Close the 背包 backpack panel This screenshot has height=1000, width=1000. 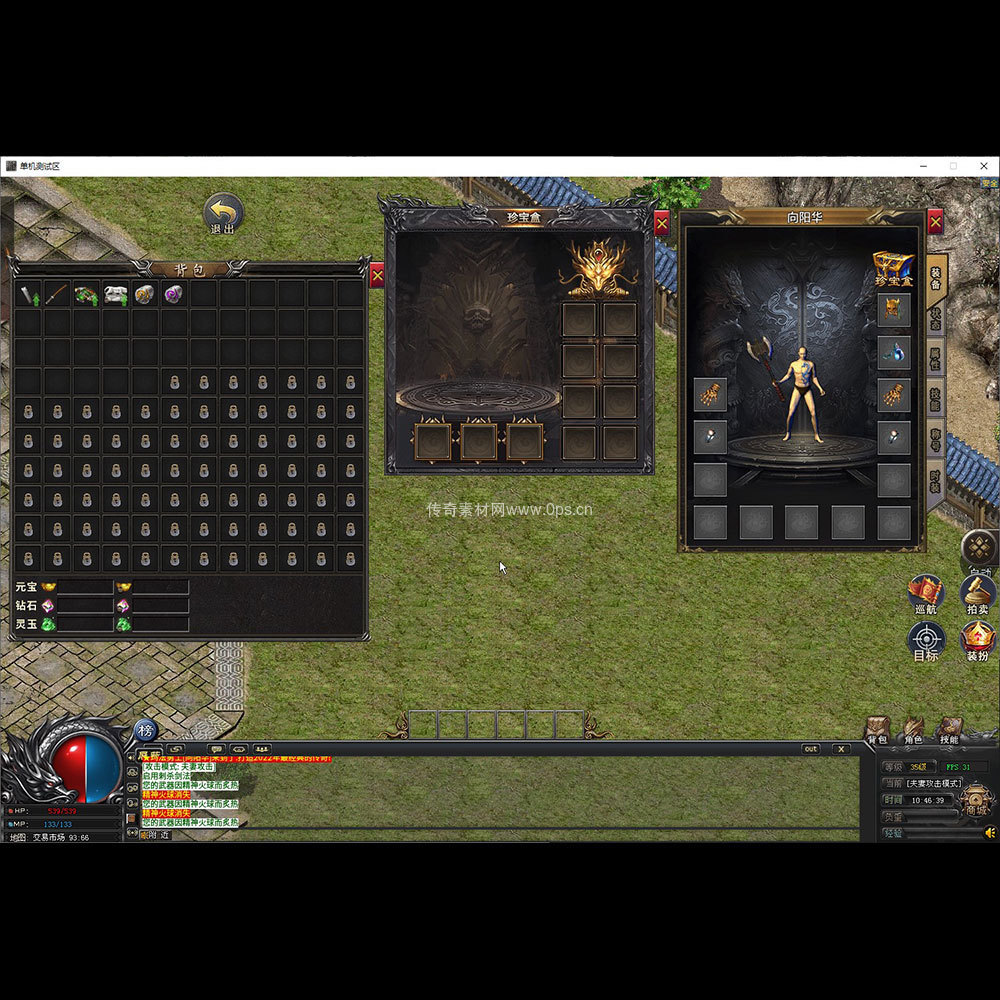pos(377,276)
